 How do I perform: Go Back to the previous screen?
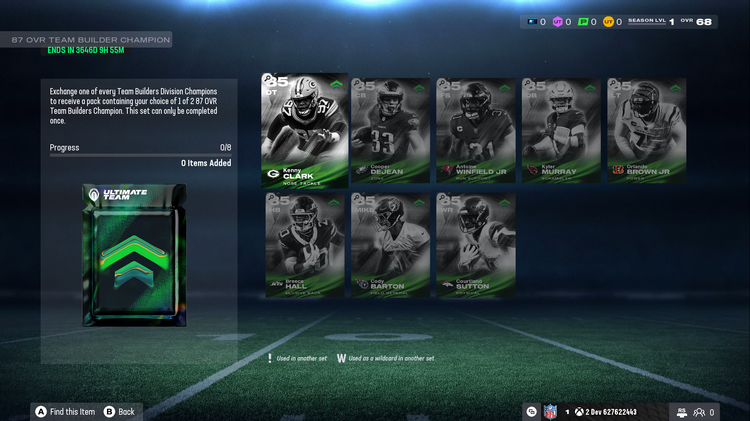[119, 411]
